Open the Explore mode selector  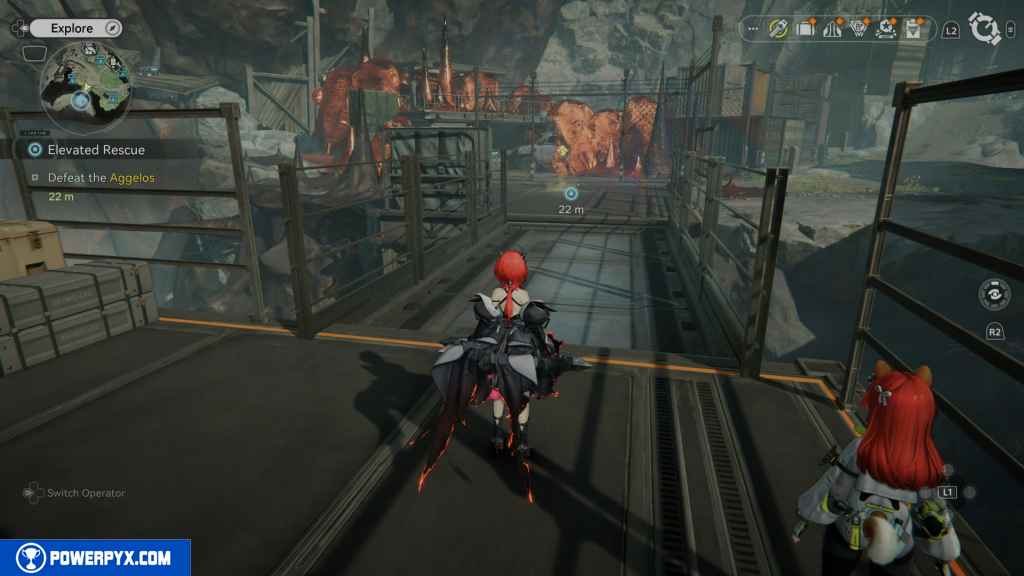pyautogui.click(x=72, y=28)
